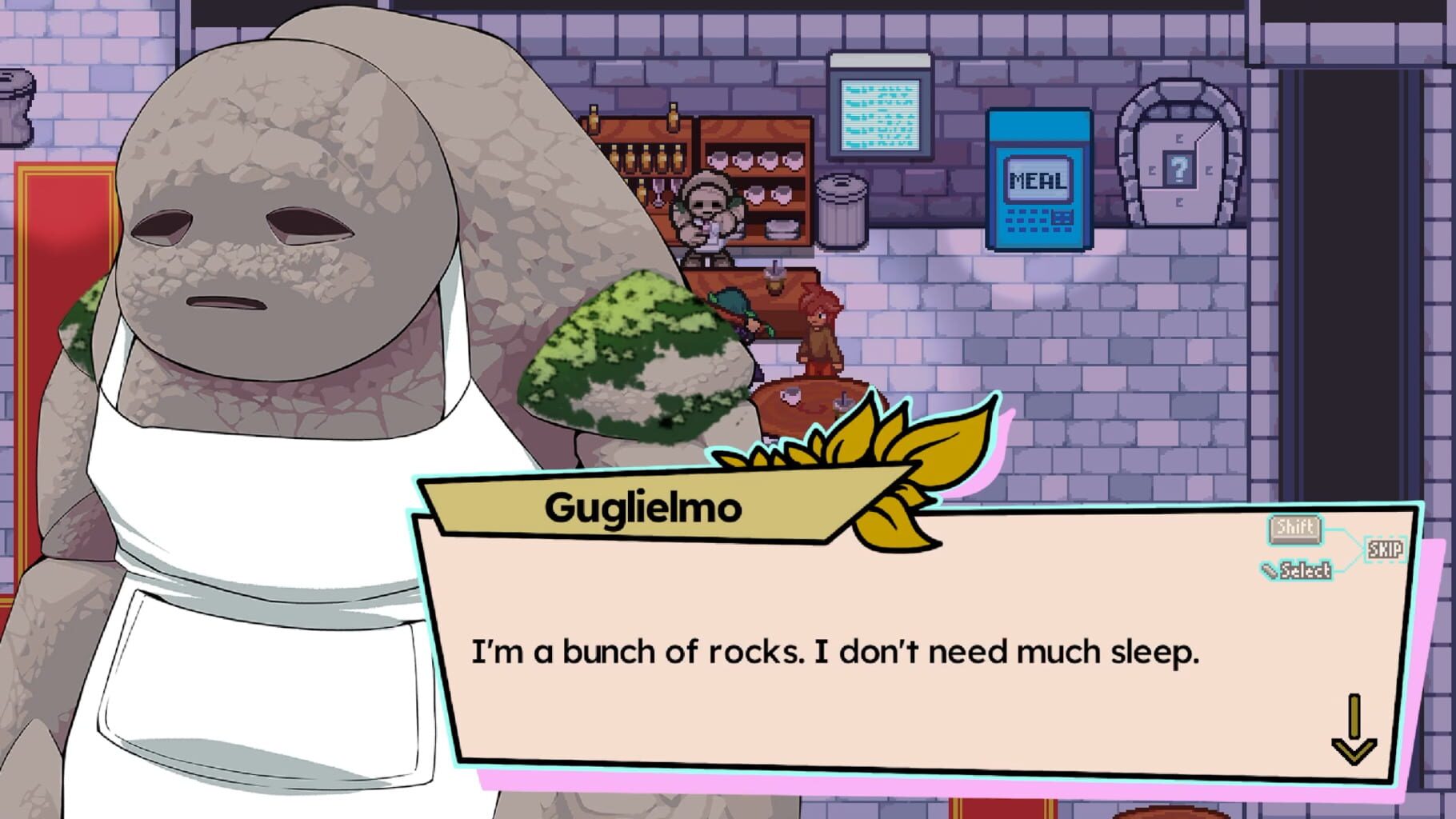Click the Guglielmo name banner
The image size is (1456, 819).
pyautogui.click(x=648, y=504)
